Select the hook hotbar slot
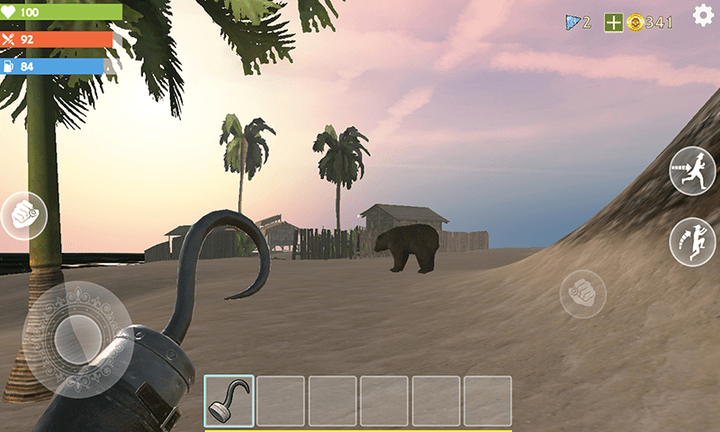Viewport: 720px width, 432px height. (229, 400)
